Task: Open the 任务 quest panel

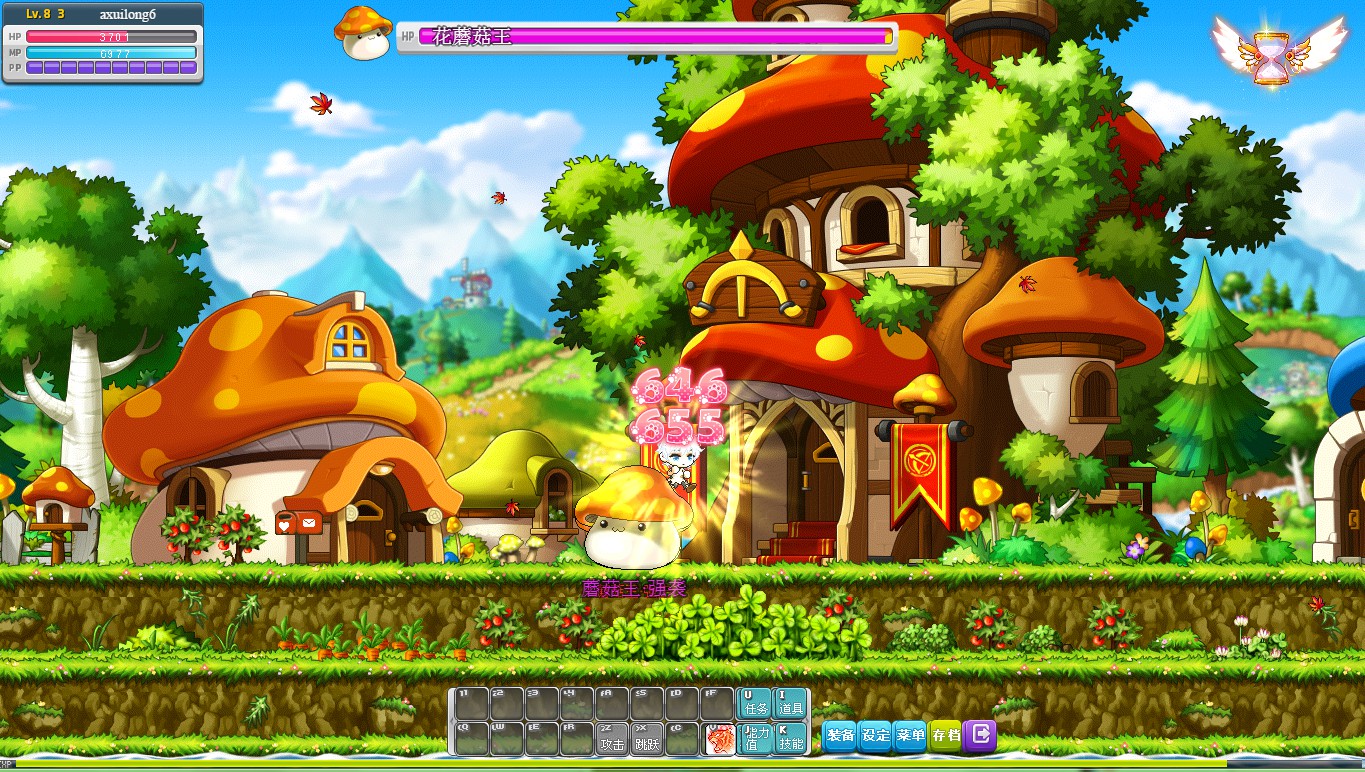Action: click(x=753, y=703)
